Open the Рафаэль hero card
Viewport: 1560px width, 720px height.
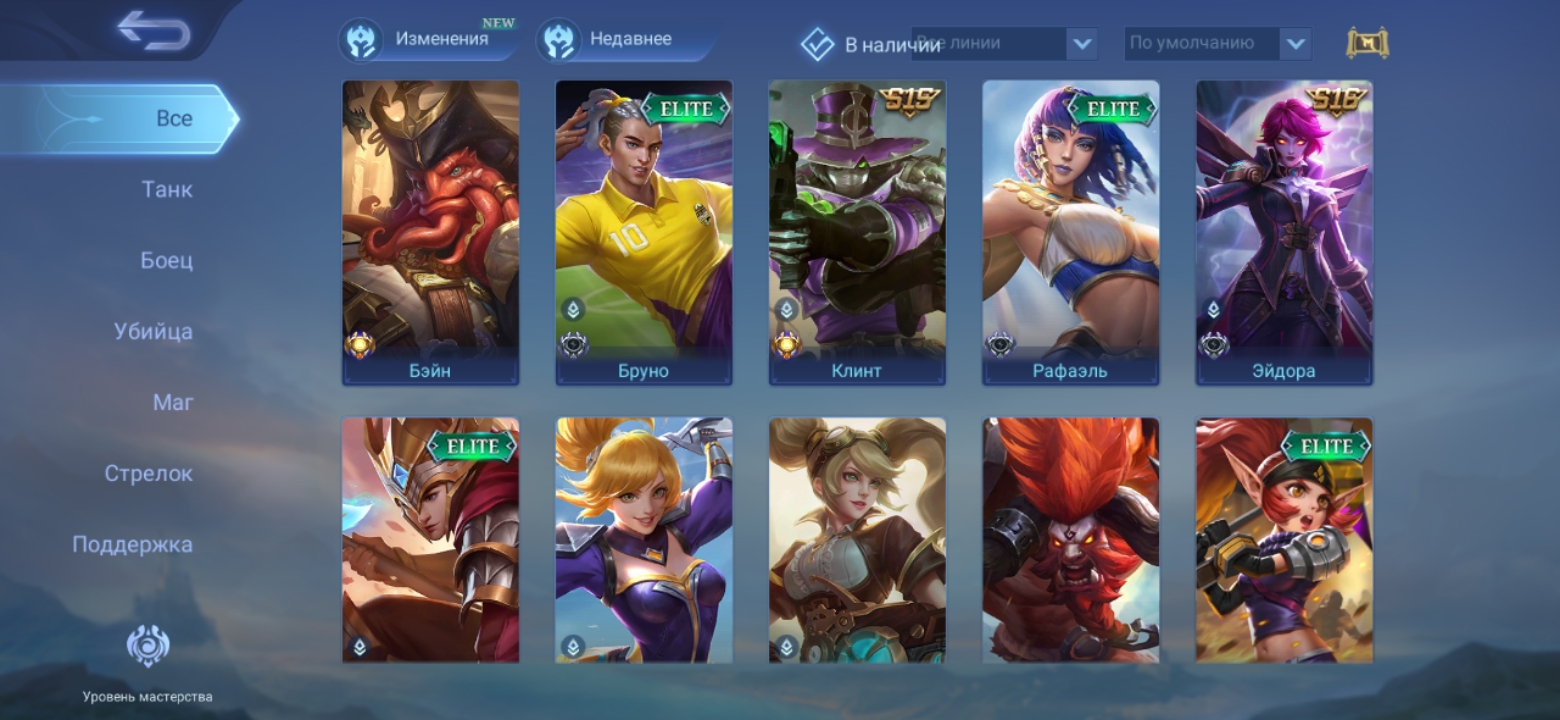(1070, 232)
